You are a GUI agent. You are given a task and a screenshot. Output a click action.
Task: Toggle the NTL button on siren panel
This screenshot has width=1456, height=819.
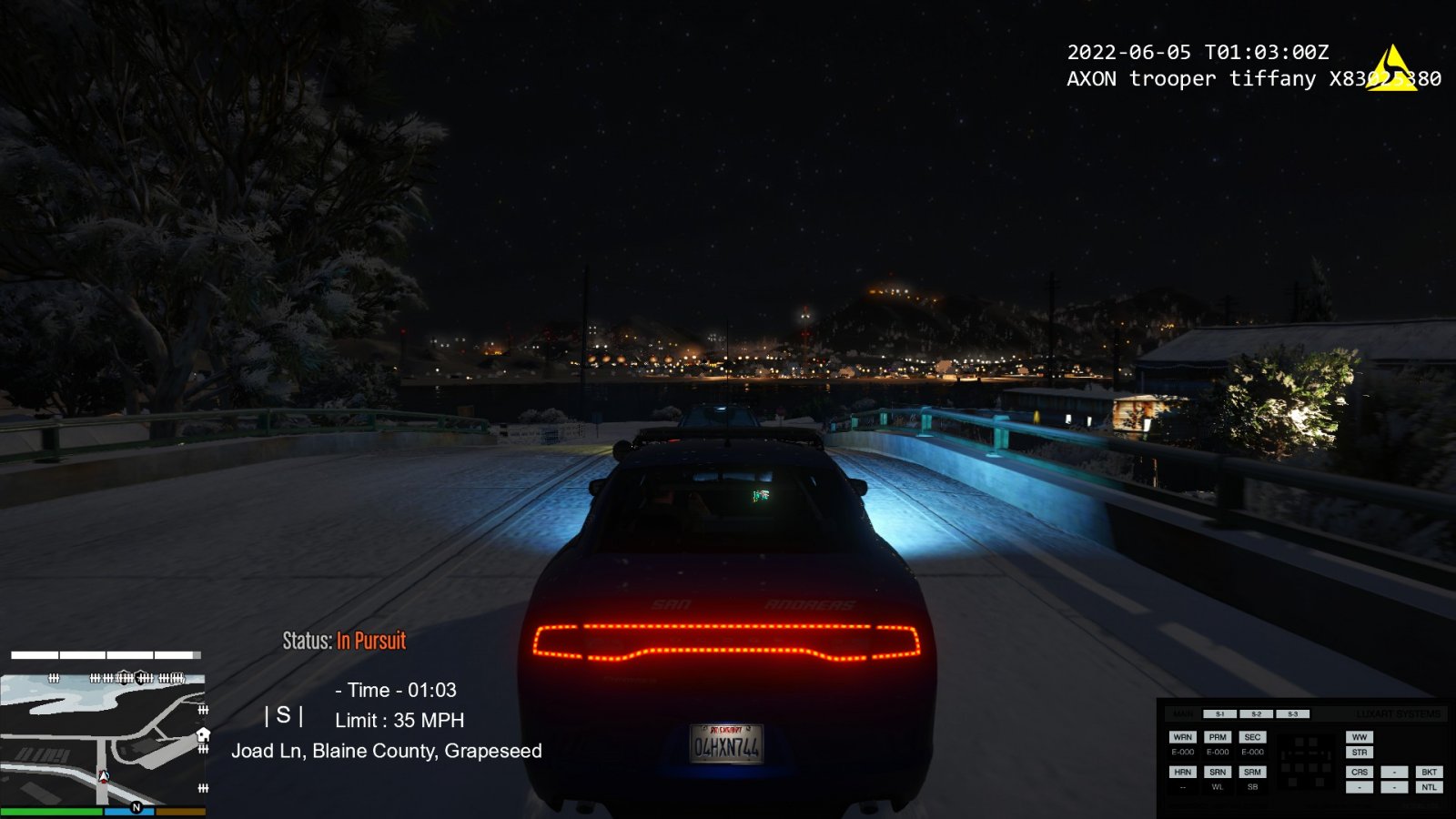1429,787
